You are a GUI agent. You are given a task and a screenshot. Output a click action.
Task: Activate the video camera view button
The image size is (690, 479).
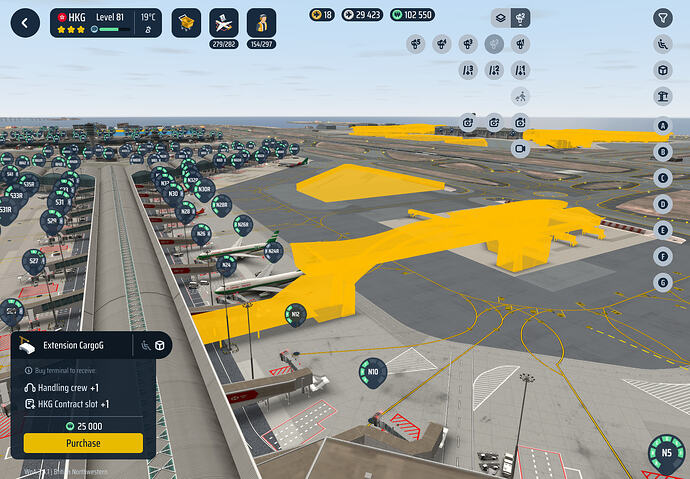click(x=520, y=148)
